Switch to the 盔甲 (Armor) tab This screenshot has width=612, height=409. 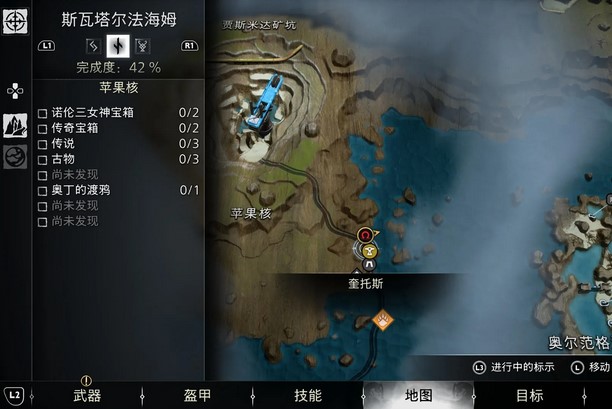[198, 395]
